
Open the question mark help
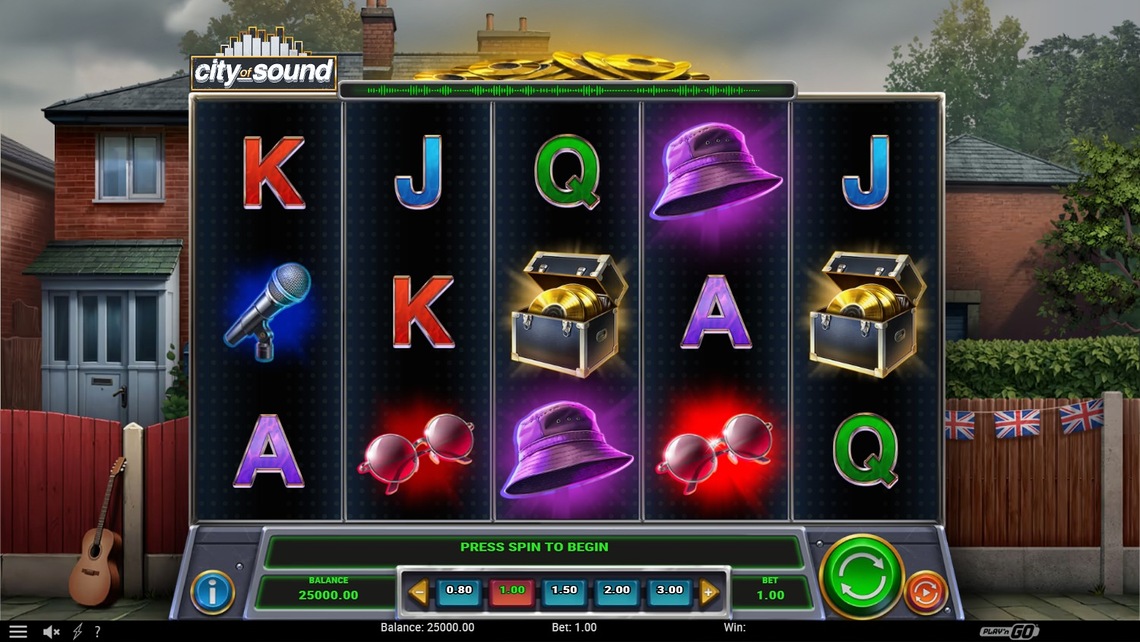click(x=97, y=631)
